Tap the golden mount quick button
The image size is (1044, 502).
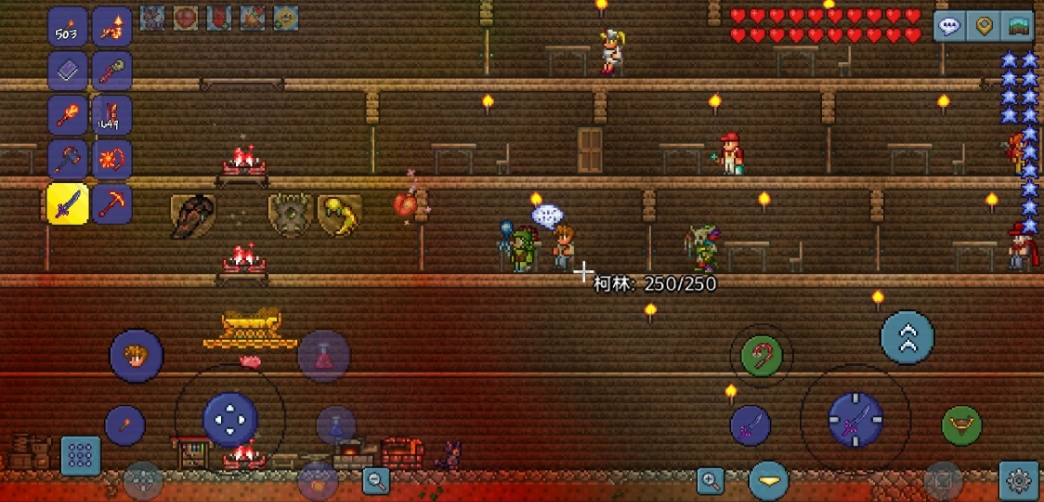point(961,425)
